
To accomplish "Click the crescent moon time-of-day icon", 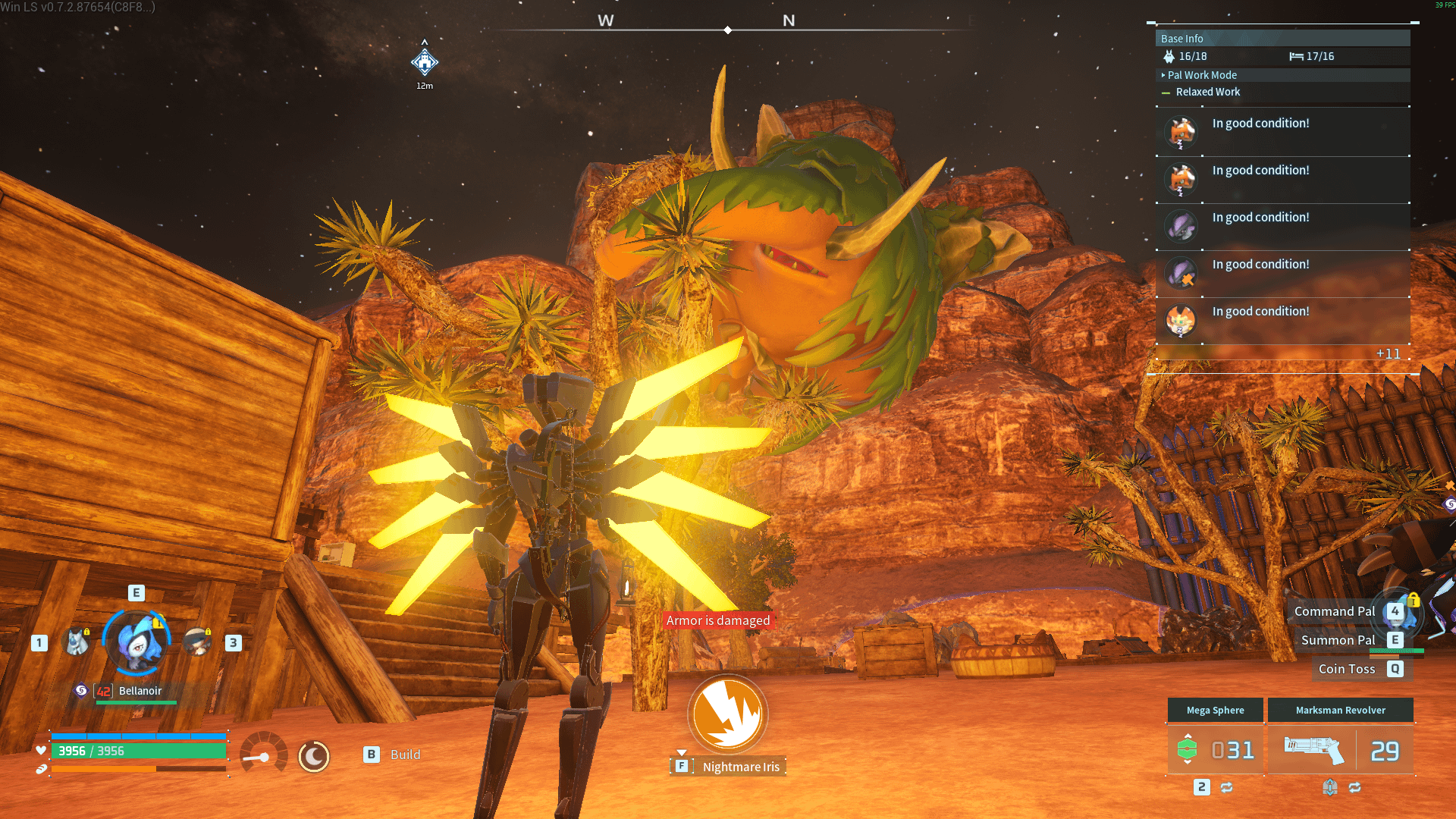I will [x=314, y=756].
